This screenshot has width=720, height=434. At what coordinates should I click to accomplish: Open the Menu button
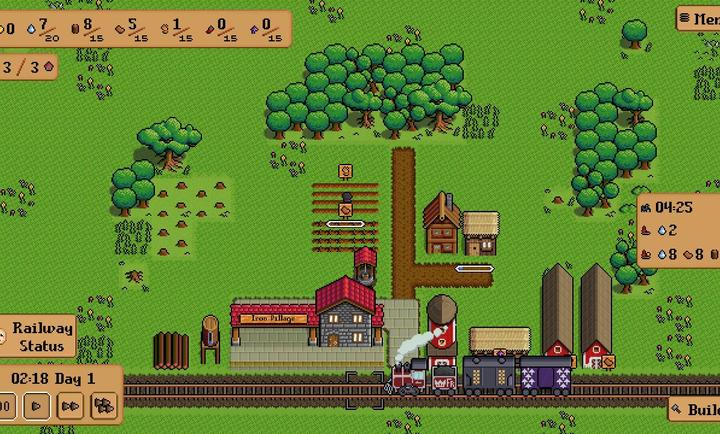tap(699, 19)
